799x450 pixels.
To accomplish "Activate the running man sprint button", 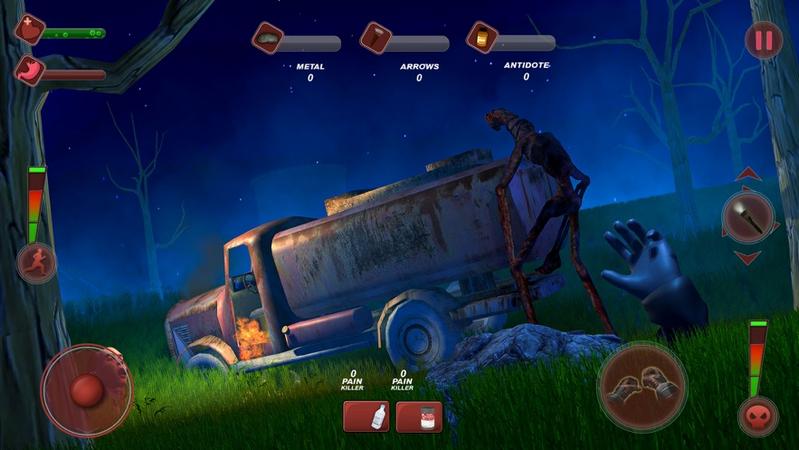I will pyautogui.click(x=37, y=263).
